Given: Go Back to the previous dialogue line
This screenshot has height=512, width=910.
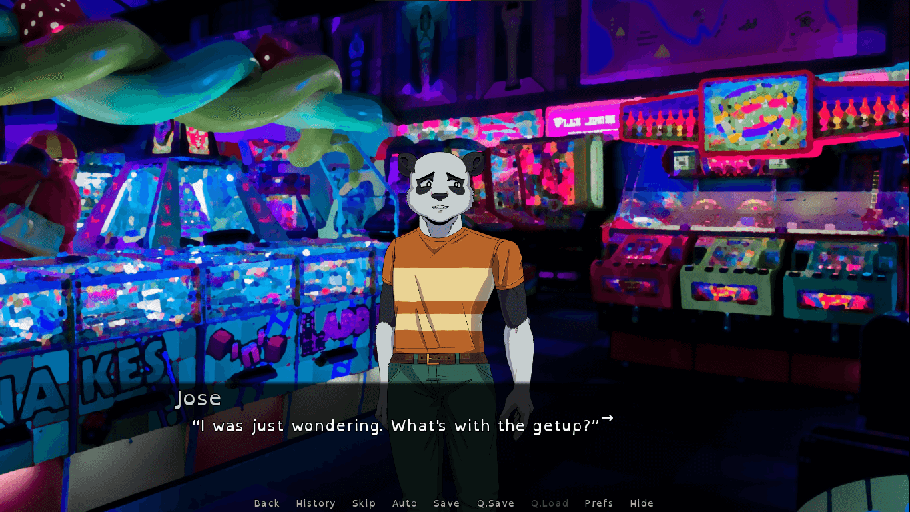Looking at the screenshot, I should click(267, 503).
